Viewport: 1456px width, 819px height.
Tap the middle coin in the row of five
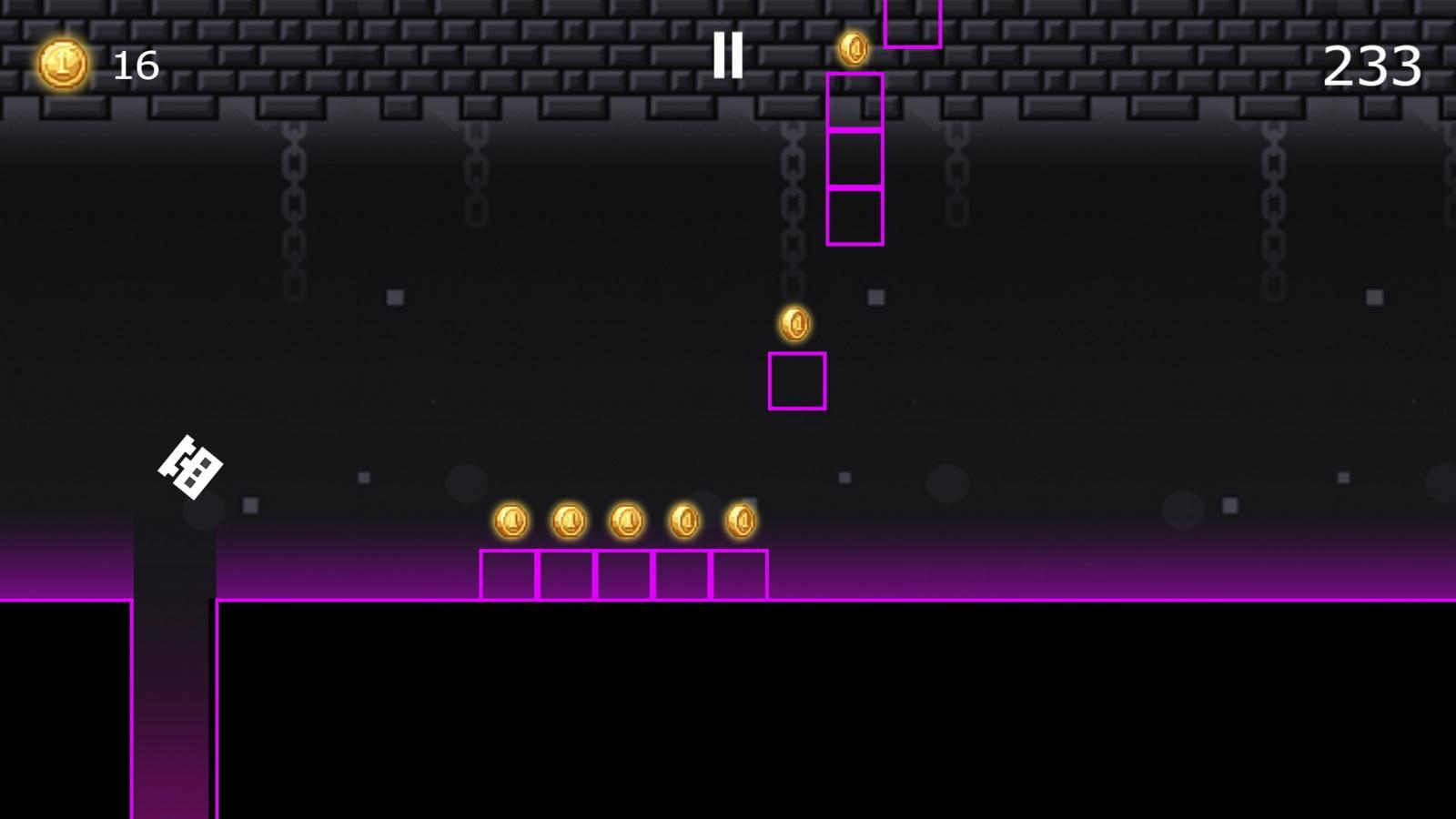626,519
